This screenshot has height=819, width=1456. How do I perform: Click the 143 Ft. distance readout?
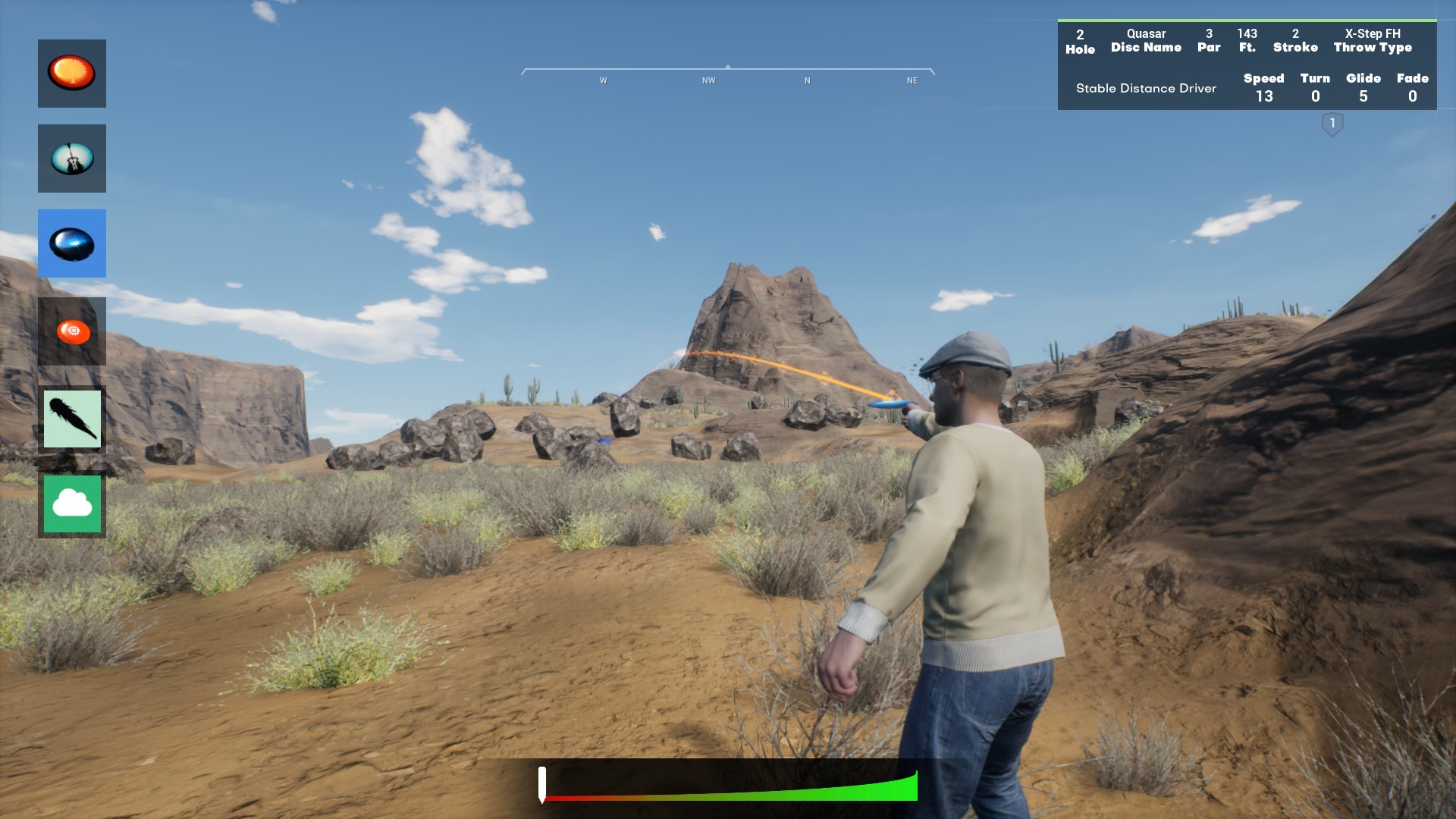[1247, 39]
